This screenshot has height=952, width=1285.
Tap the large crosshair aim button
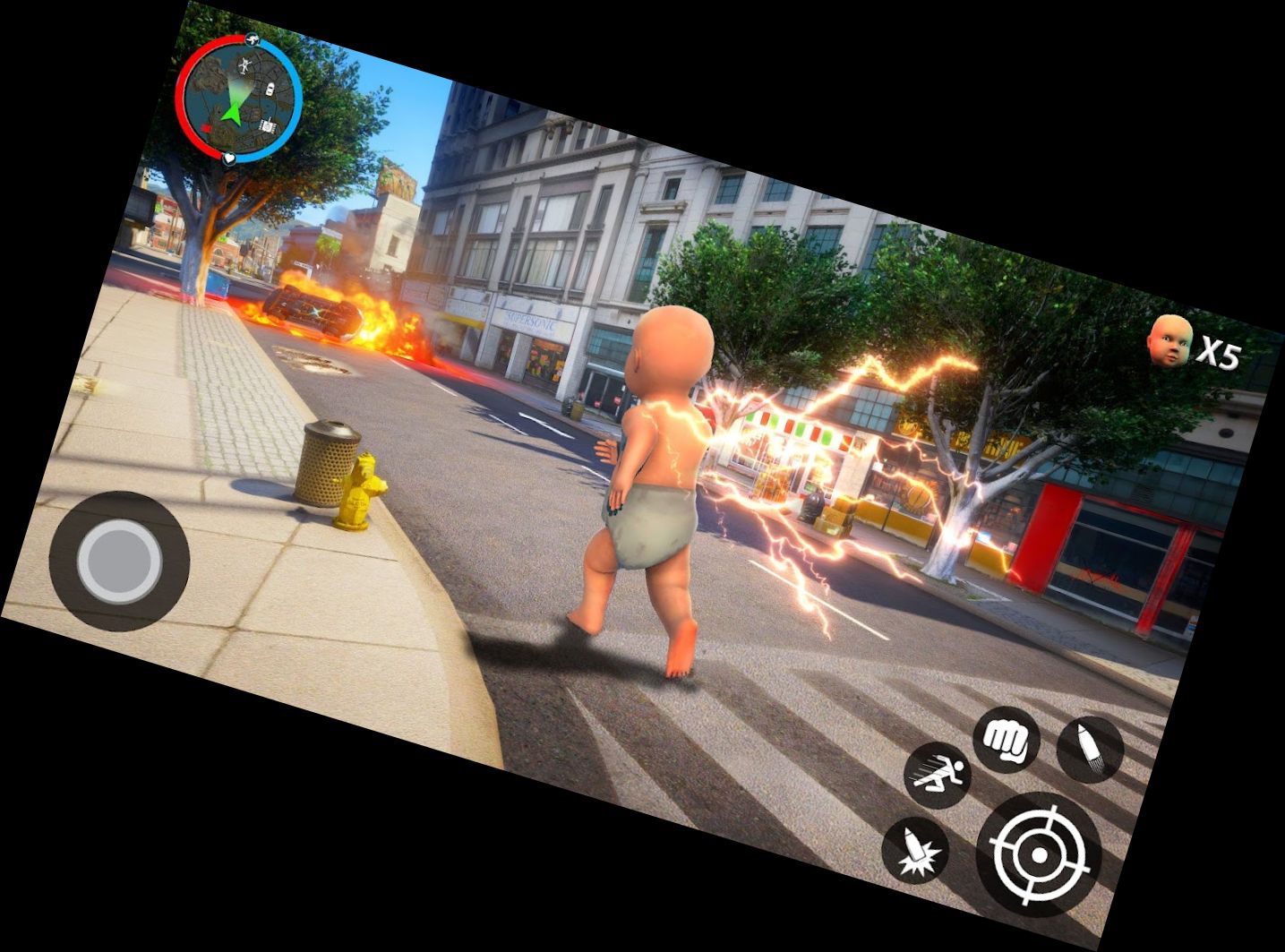[x=1039, y=854]
